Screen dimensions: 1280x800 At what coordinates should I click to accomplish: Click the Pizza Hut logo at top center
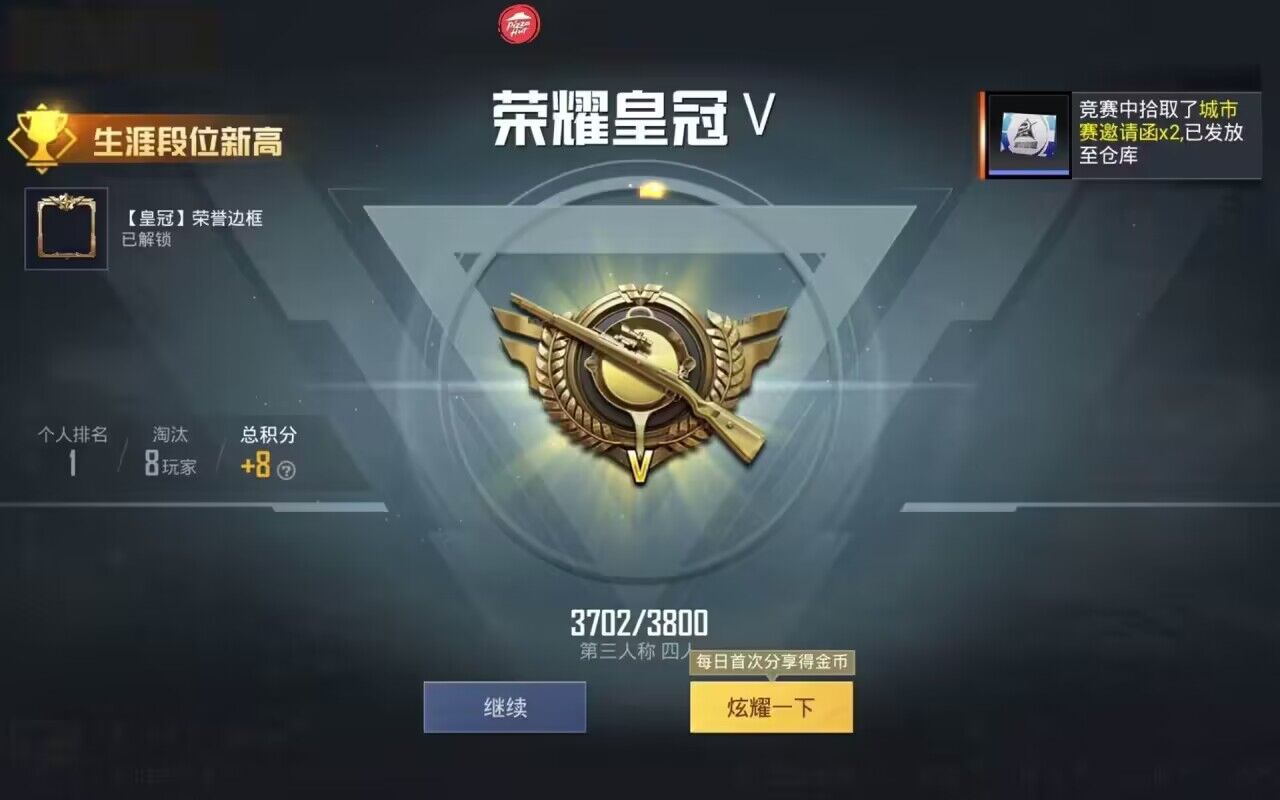tap(517, 22)
